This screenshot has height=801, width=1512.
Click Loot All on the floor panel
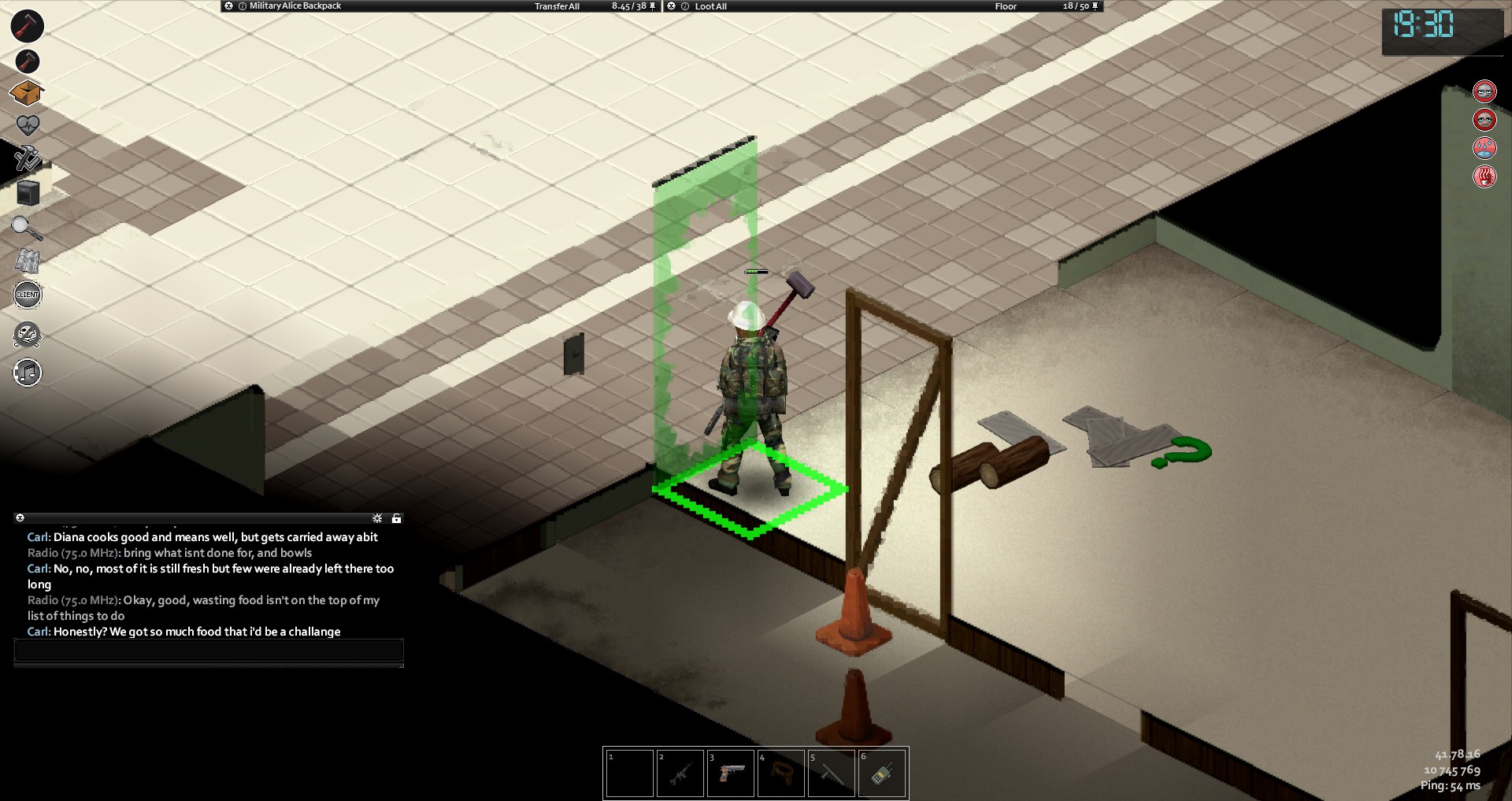point(710,6)
